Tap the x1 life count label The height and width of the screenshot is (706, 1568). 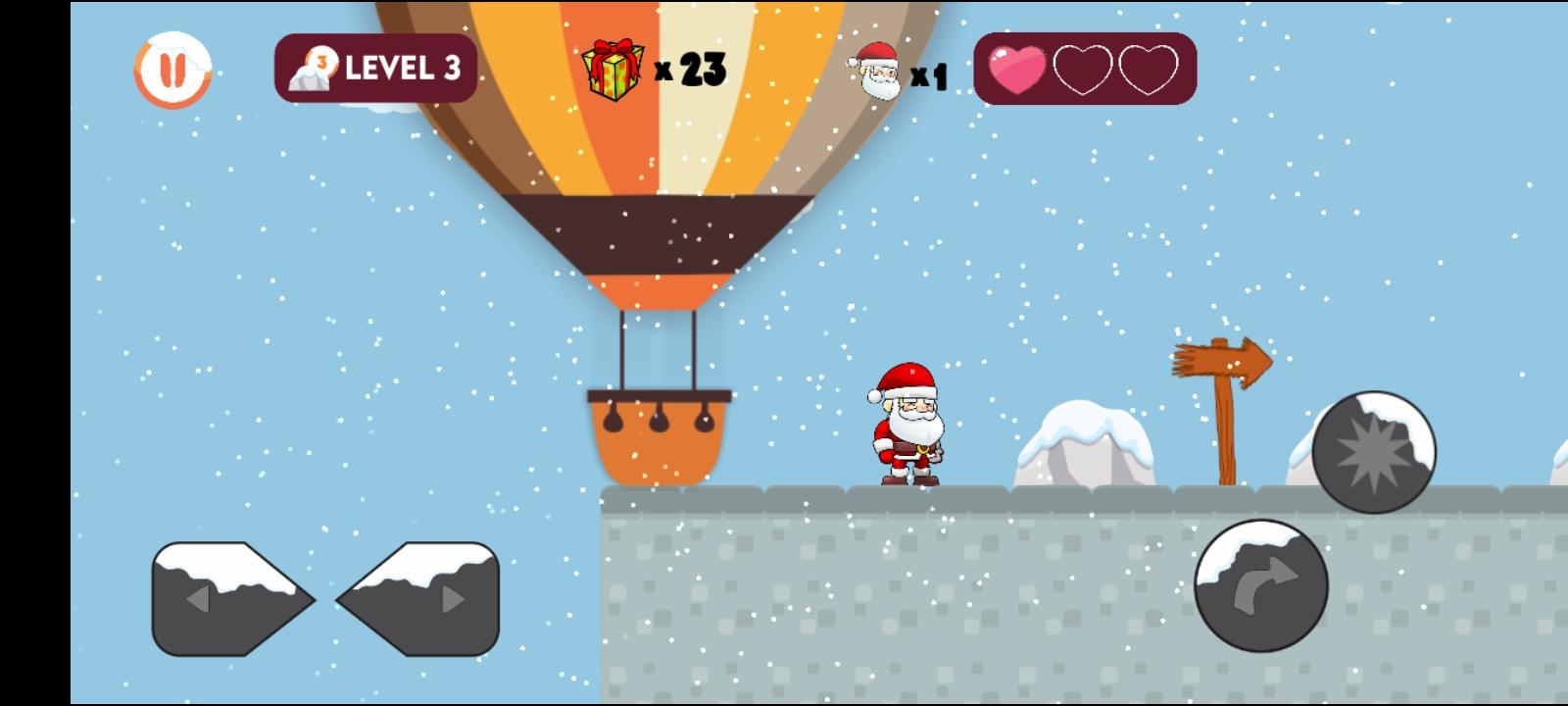coord(928,76)
